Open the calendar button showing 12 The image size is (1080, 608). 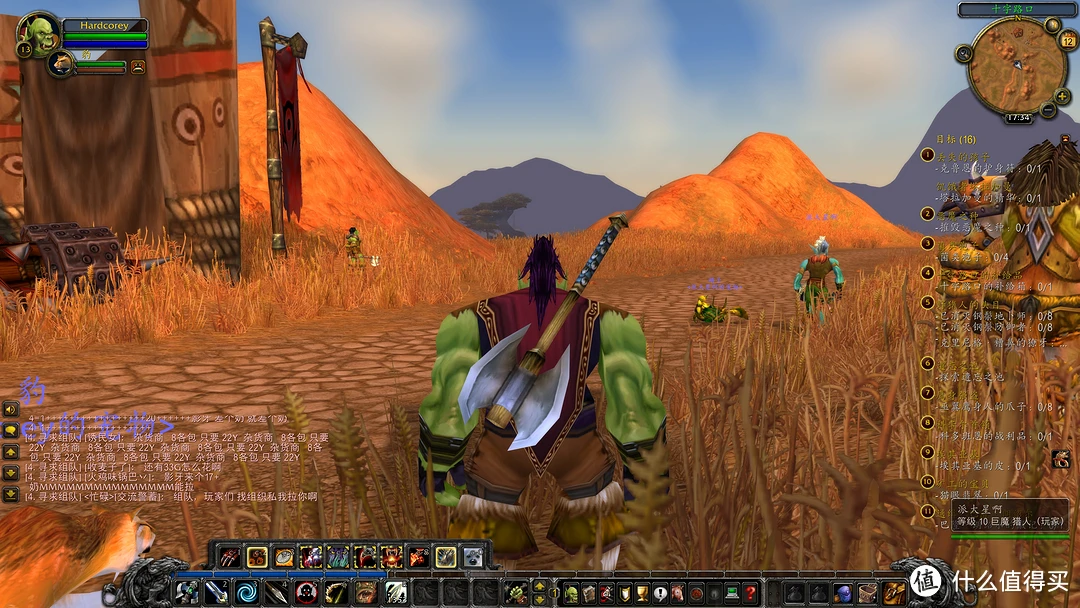tap(1066, 41)
